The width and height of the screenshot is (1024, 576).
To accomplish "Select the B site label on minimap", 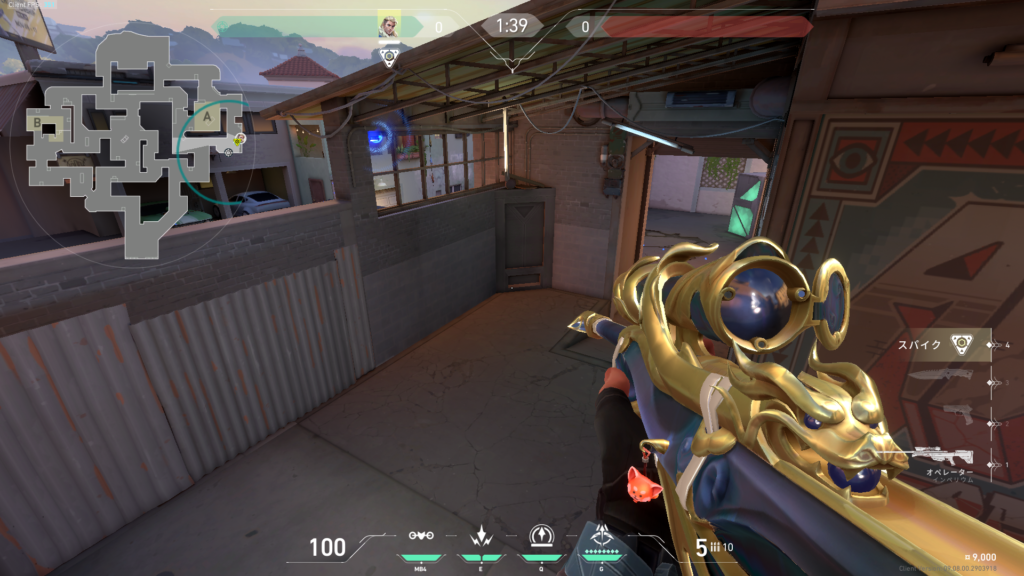I will coord(39,123).
